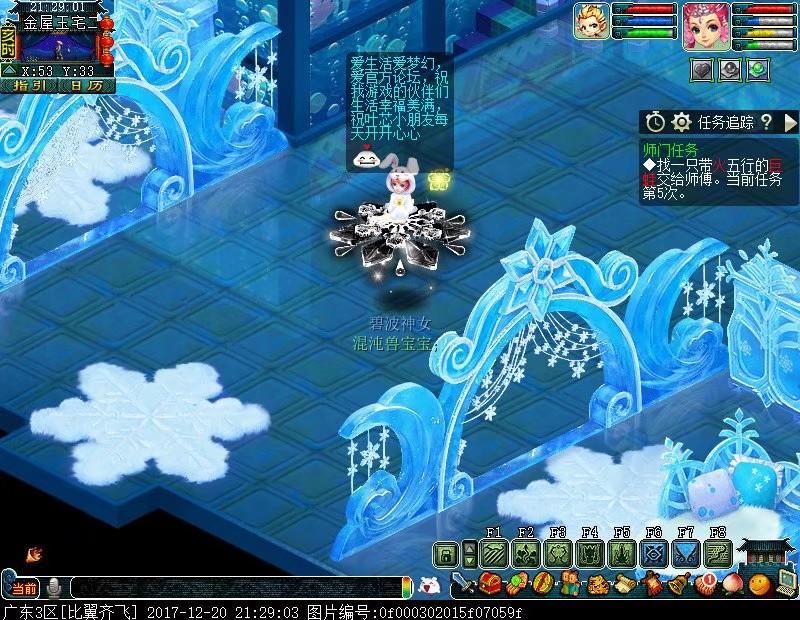
Task: Open the 指引 guide button
Action: tap(29, 86)
